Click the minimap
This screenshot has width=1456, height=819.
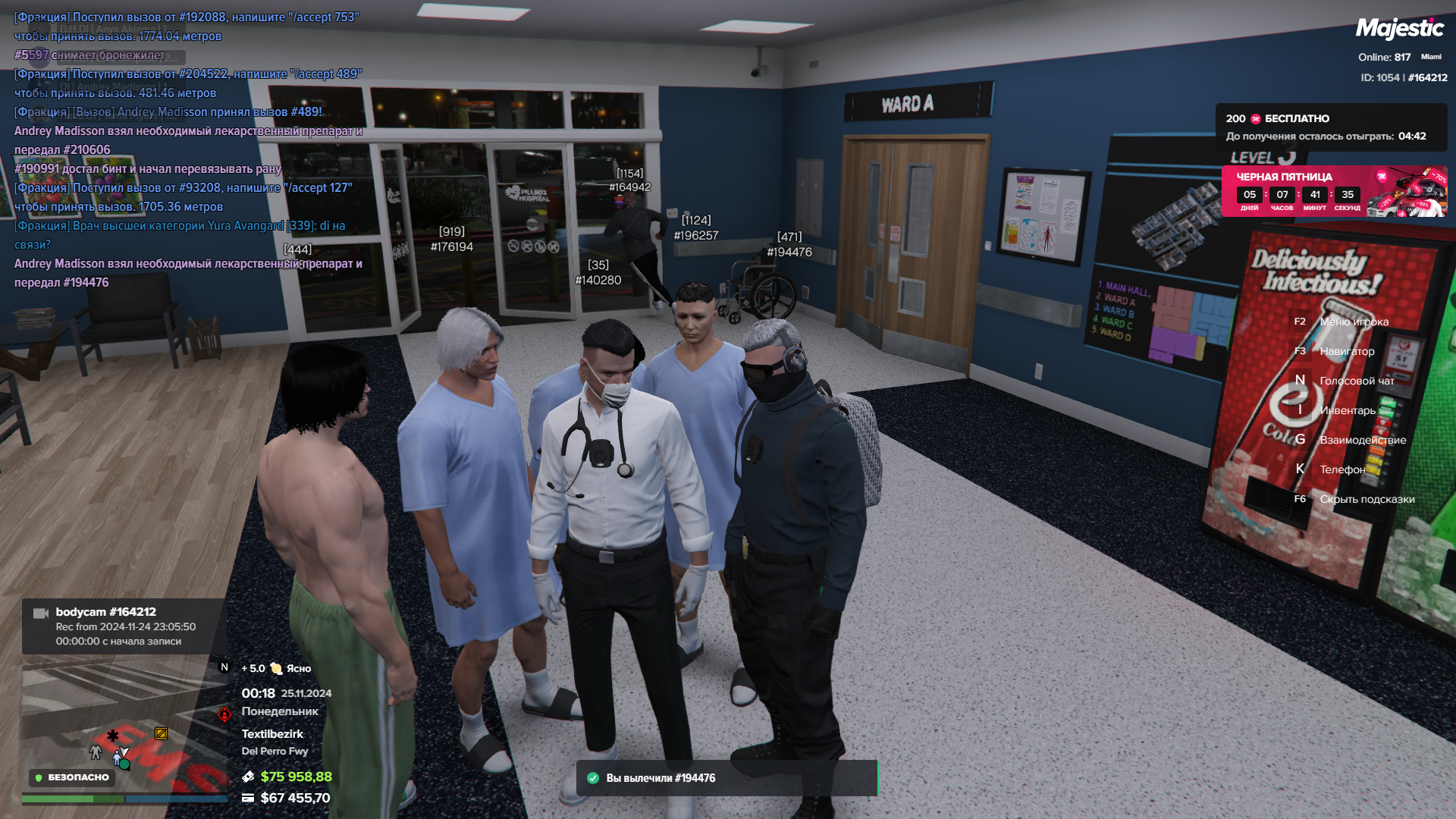tap(125, 728)
